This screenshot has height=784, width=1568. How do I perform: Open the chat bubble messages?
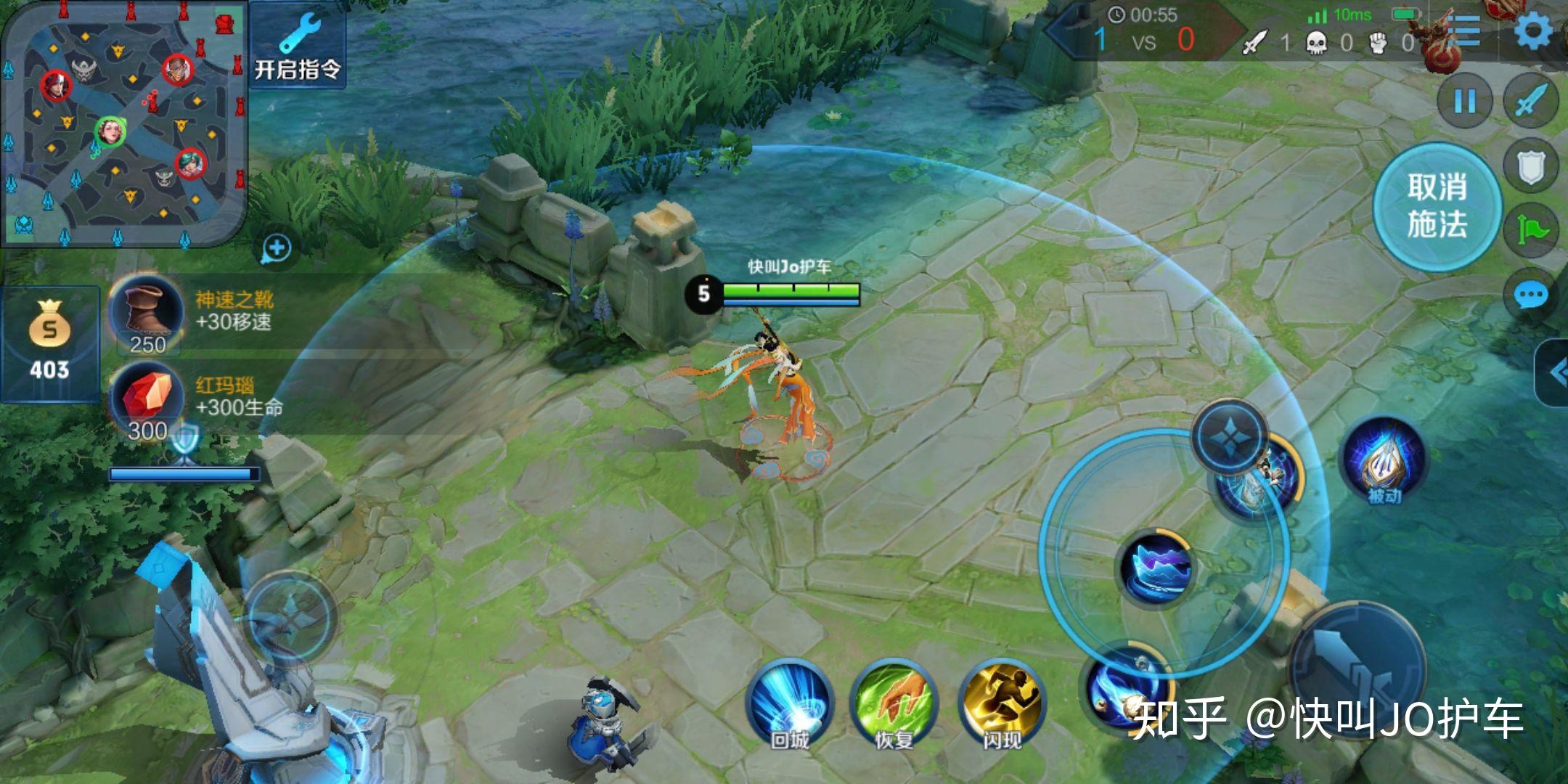pos(1530,295)
